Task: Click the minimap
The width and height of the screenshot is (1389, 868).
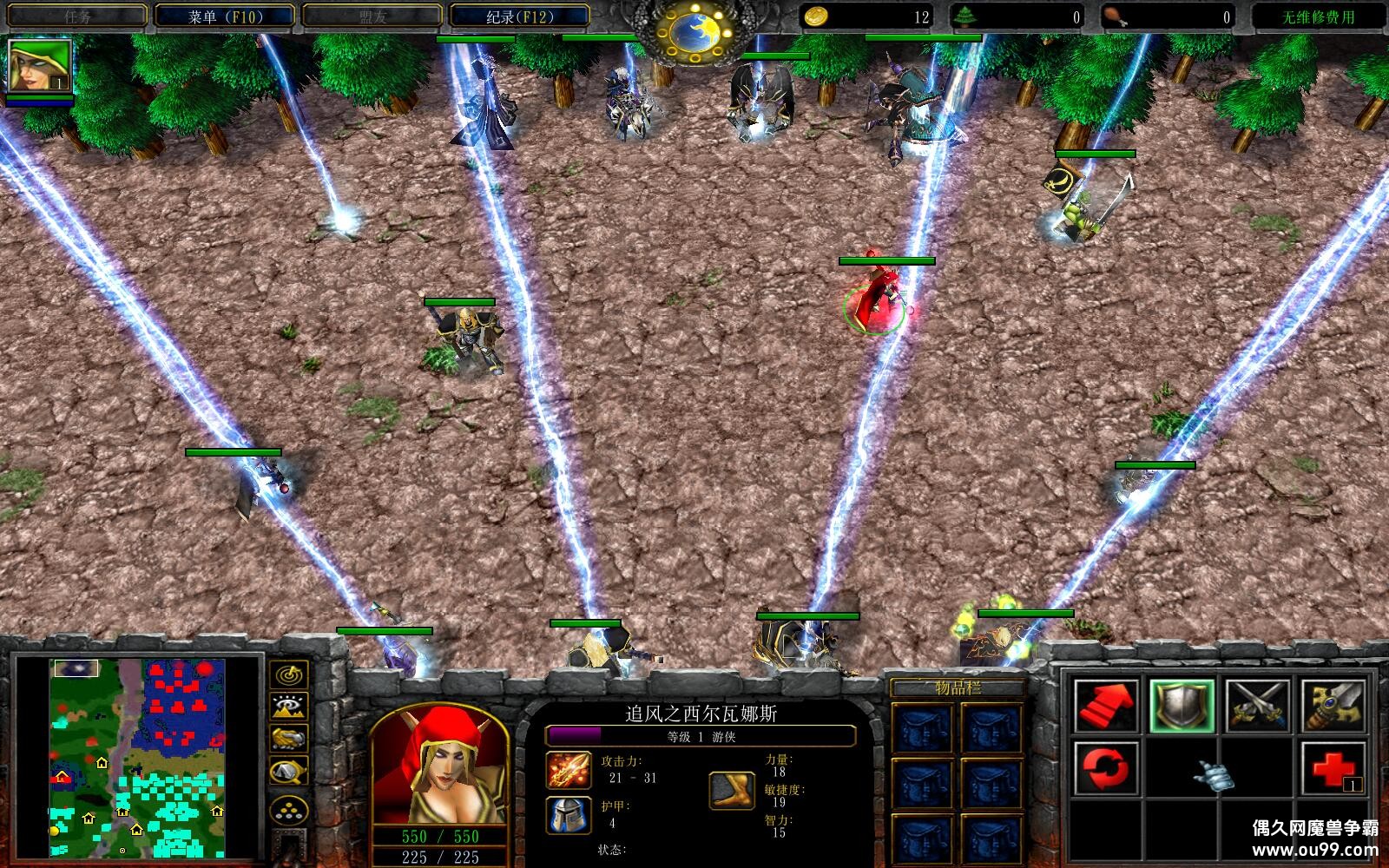Action: tap(137, 758)
